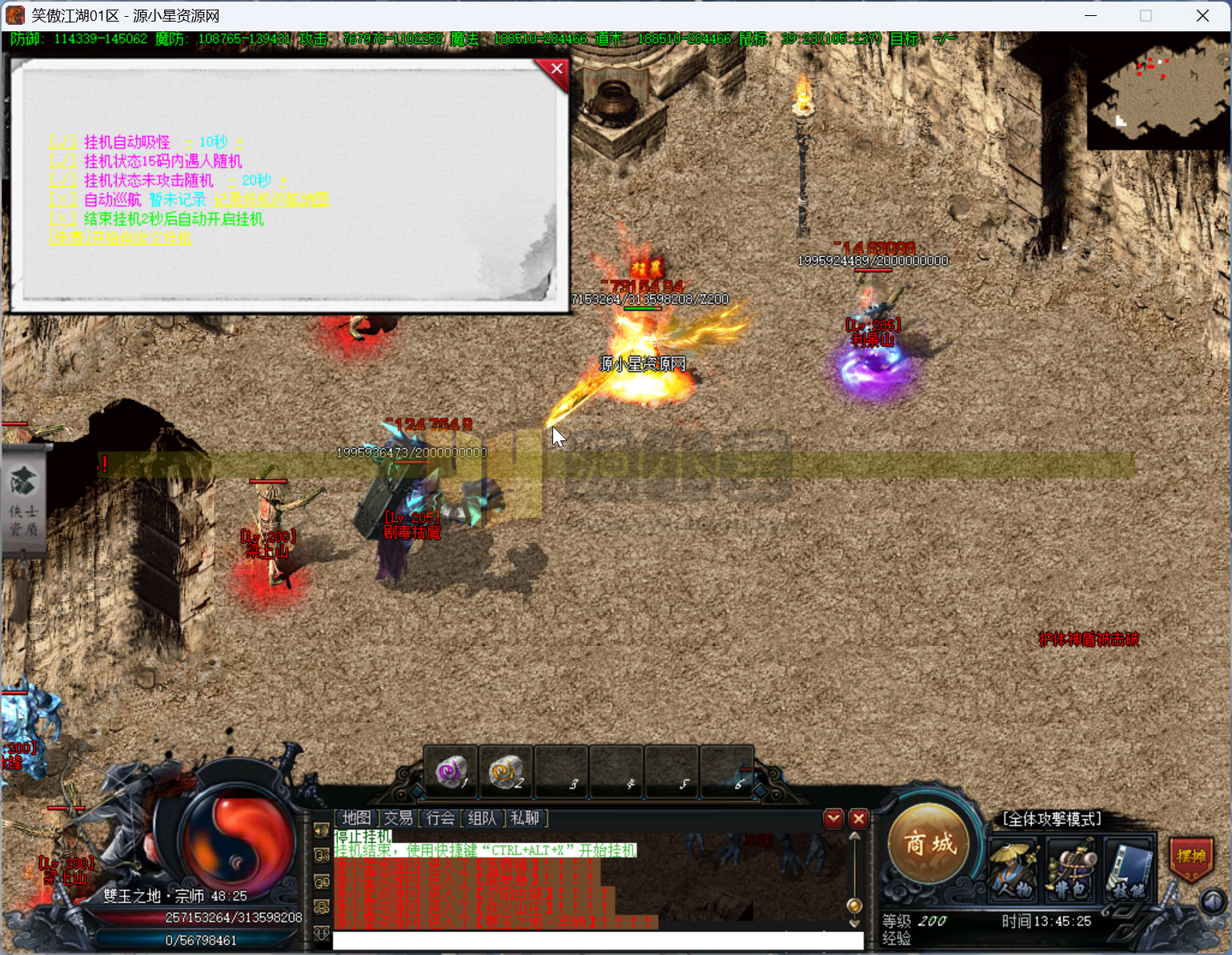The width and height of the screenshot is (1232, 955).
Task: Open the 背包 backpack inventory
Action: (1070, 869)
